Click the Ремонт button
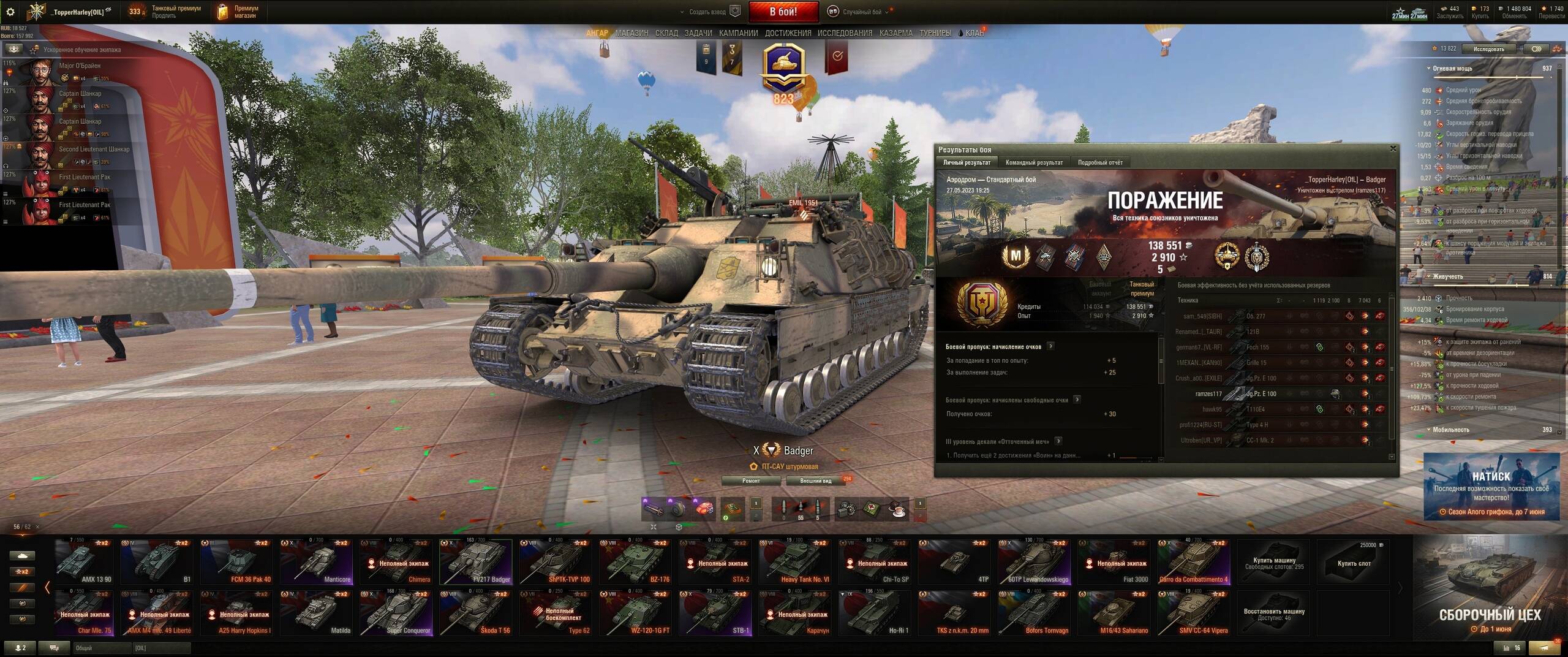The height and width of the screenshot is (657, 1568). click(x=751, y=480)
